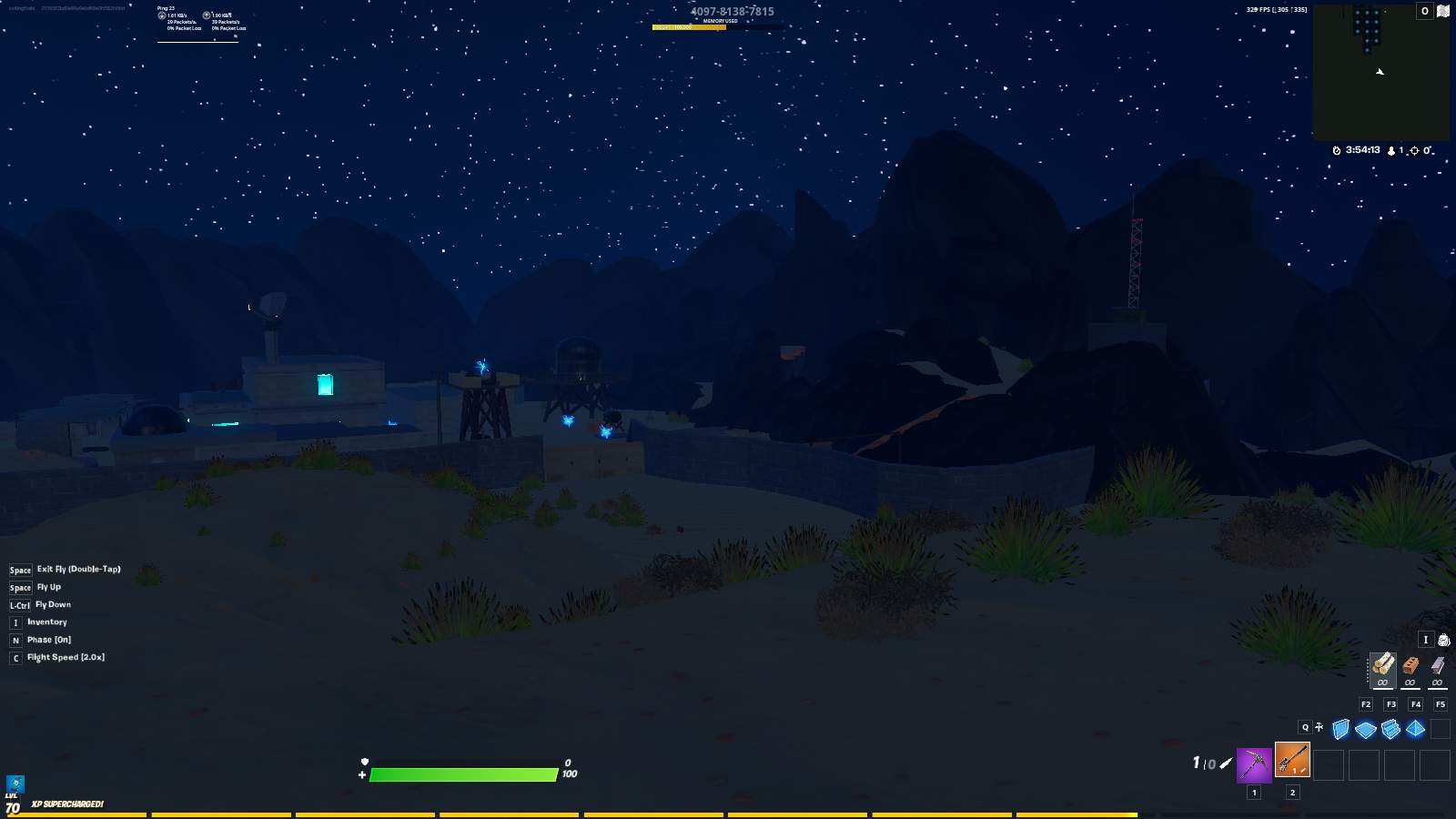1456x819 pixels.
Task: Select the orange rifle weapon slot
Action: [1292, 760]
